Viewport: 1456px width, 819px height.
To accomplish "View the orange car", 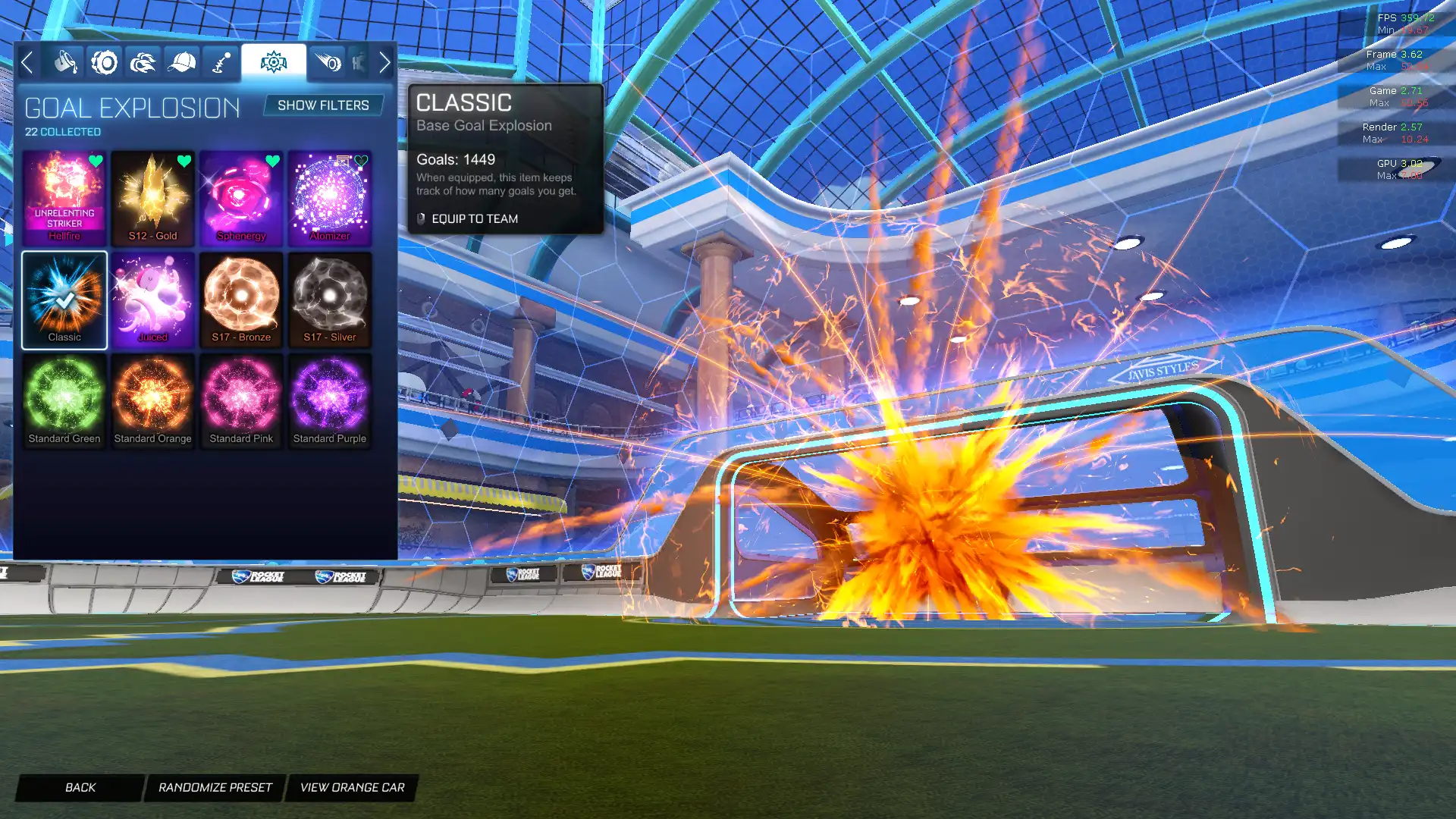I will pyautogui.click(x=352, y=787).
